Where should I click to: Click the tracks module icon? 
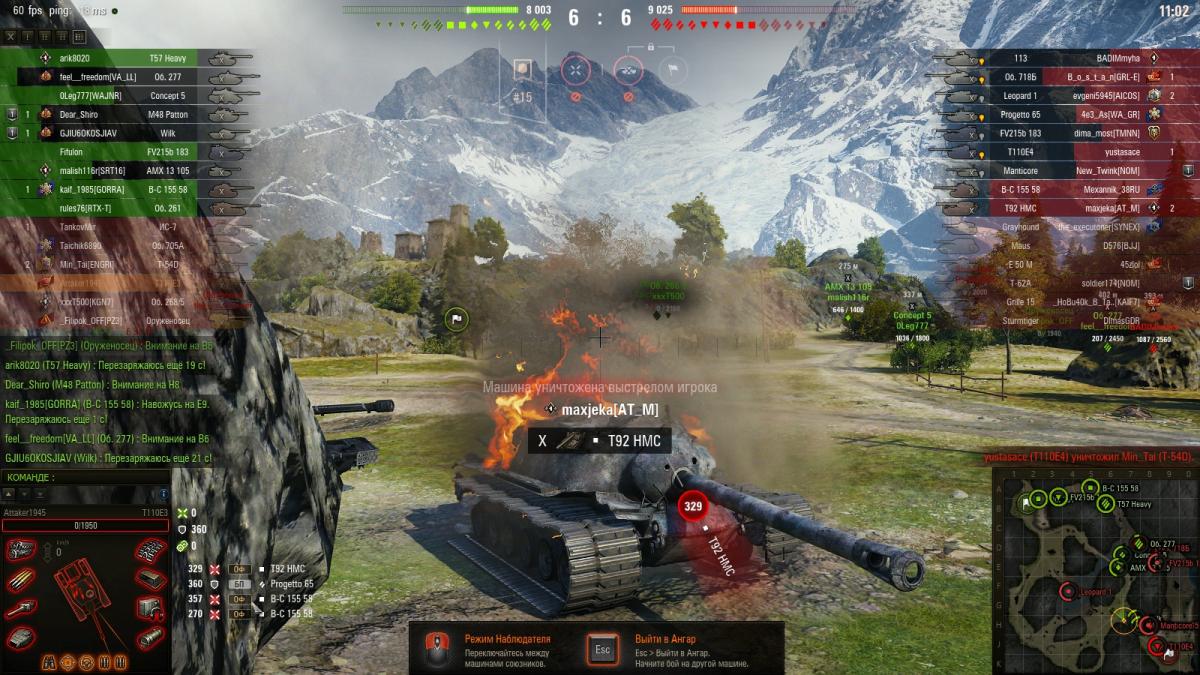point(150,549)
